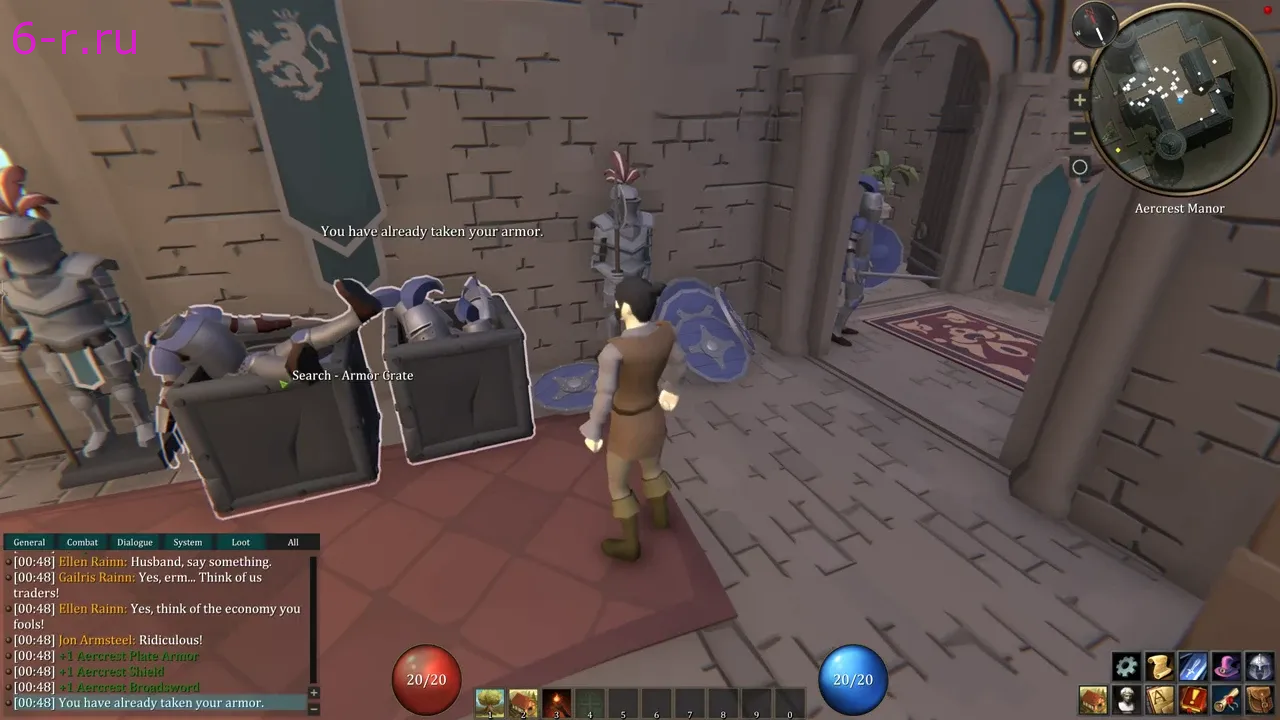Zoom in the minimap with plus button
This screenshot has height=720, width=1280.
[1080, 100]
